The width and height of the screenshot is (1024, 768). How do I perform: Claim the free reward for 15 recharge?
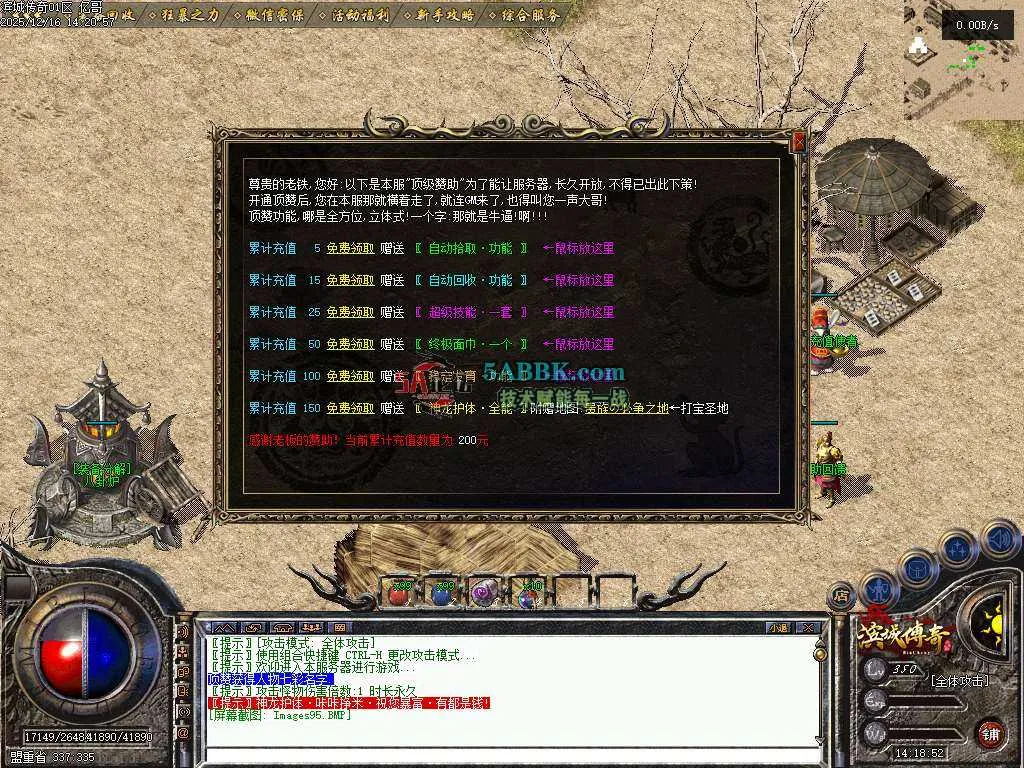[350, 281]
